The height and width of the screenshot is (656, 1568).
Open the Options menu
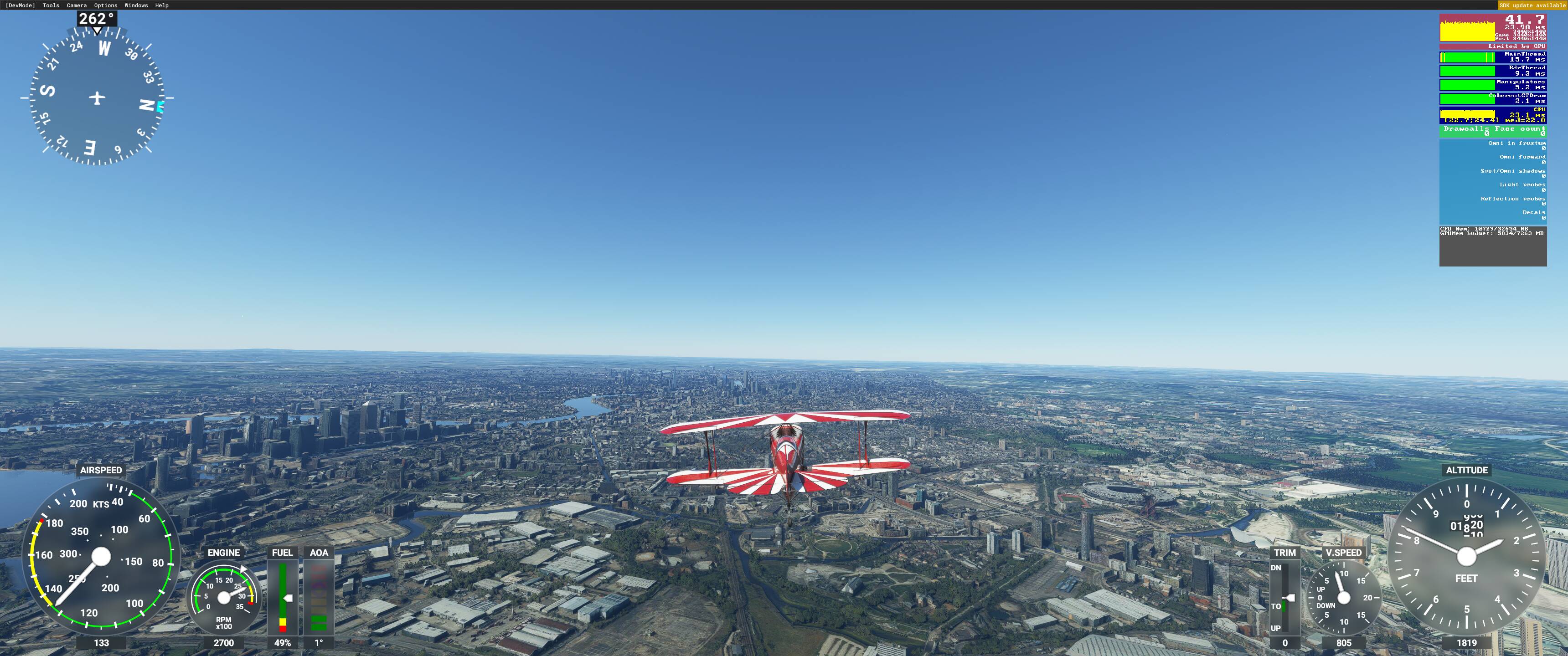(106, 5)
